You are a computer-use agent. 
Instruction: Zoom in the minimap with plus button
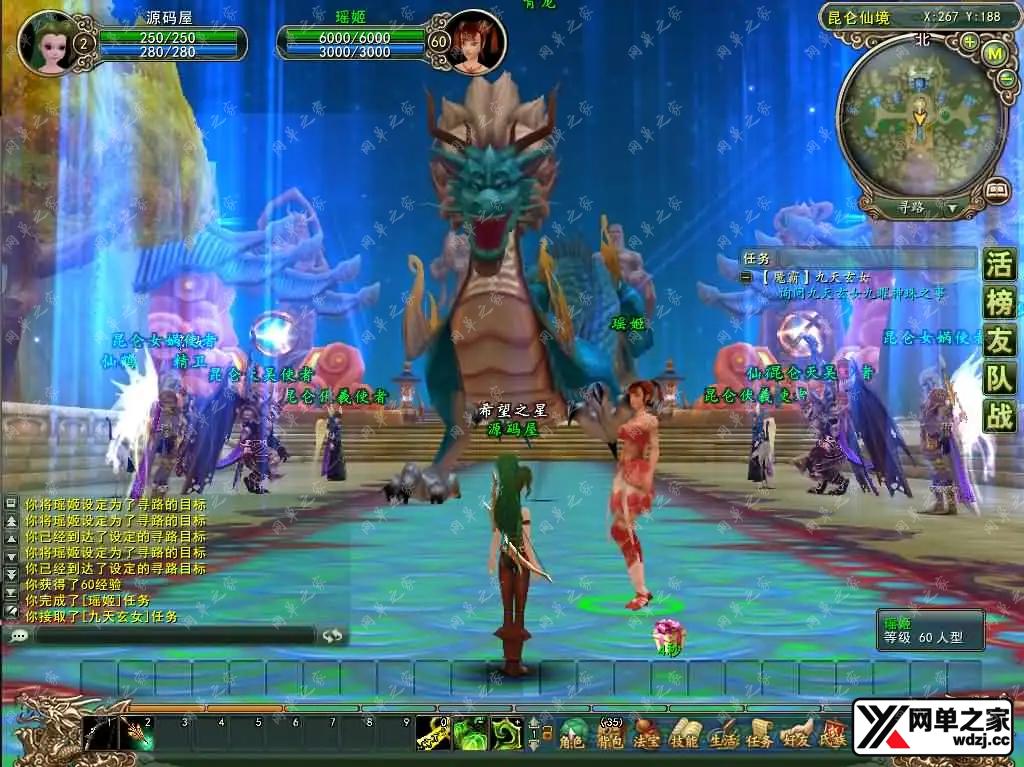pyautogui.click(x=969, y=42)
